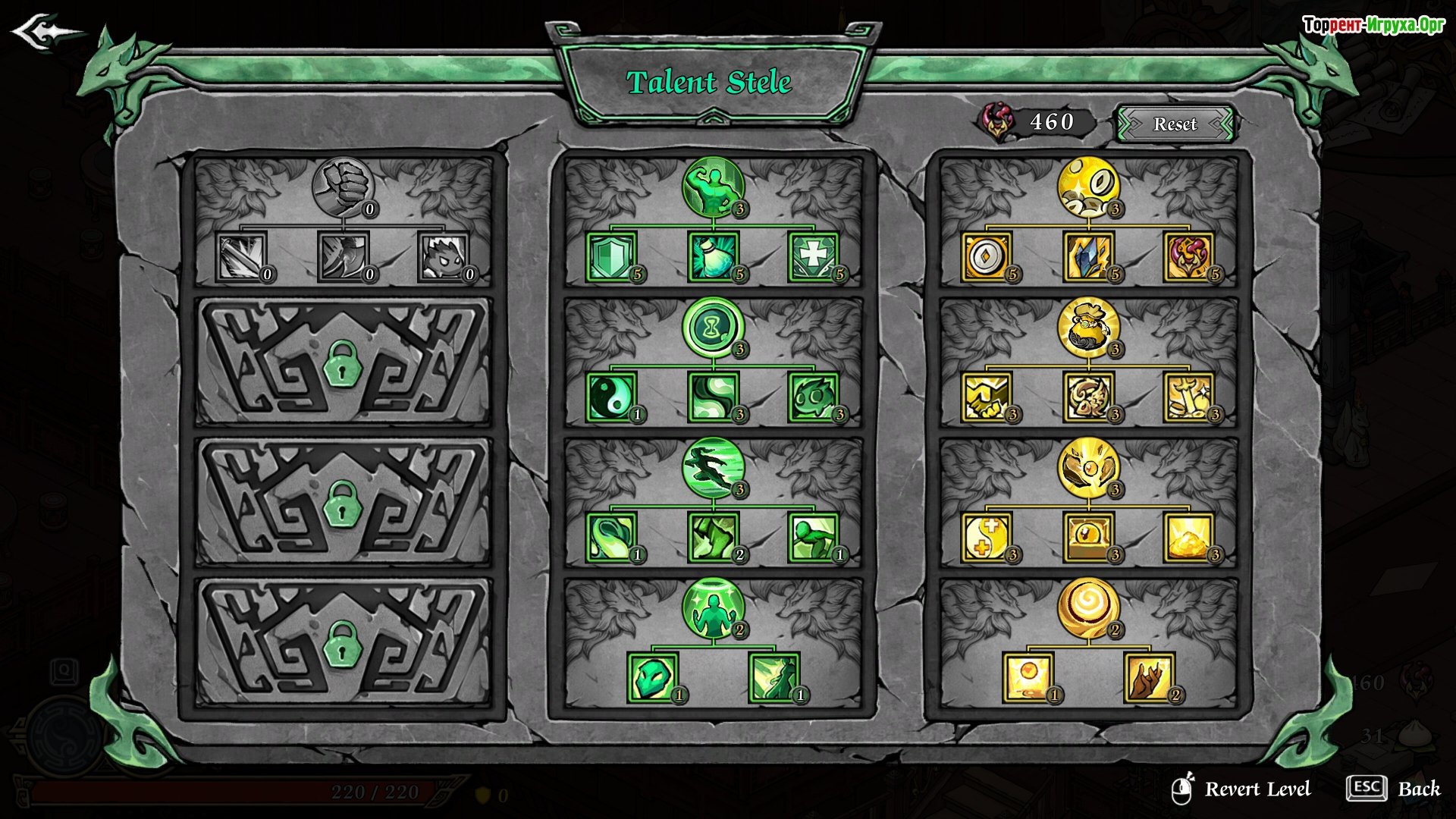The height and width of the screenshot is (819, 1456).
Task: Select the green muscular figure node
Action: 713,187
